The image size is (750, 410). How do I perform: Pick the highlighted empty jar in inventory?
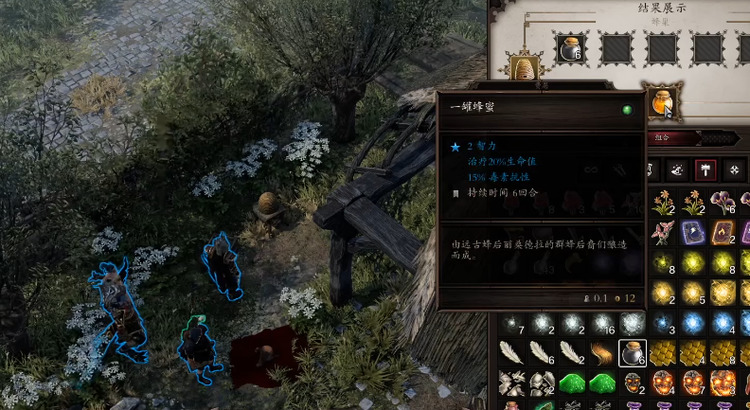point(632,352)
